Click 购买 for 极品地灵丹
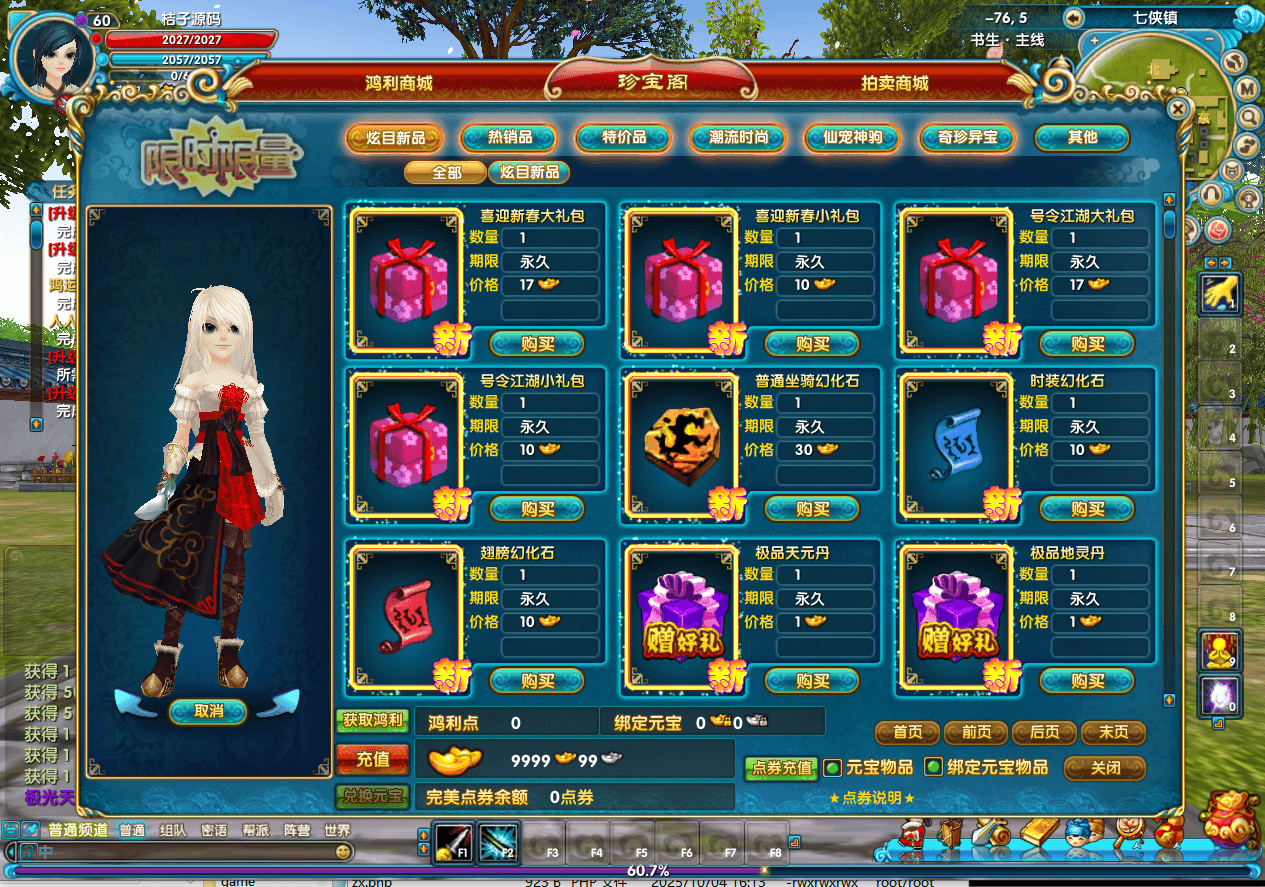Image resolution: width=1265 pixels, height=887 pixels. pyautogui.click(x=1087, y=681)
